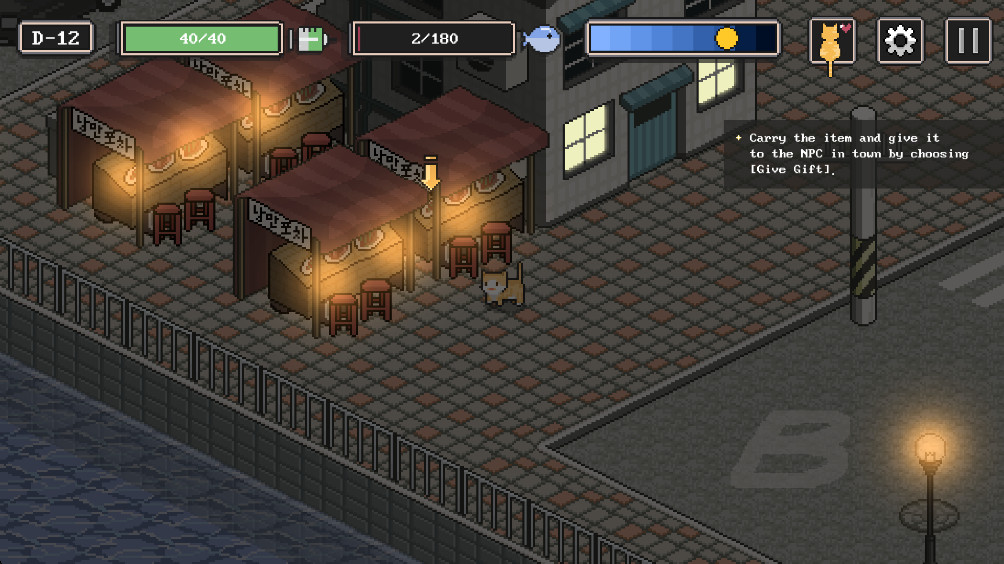The height and width of the screenshot is (564, 1004).
Task: Open the gear settings menu
Action: tap(900, 42)
